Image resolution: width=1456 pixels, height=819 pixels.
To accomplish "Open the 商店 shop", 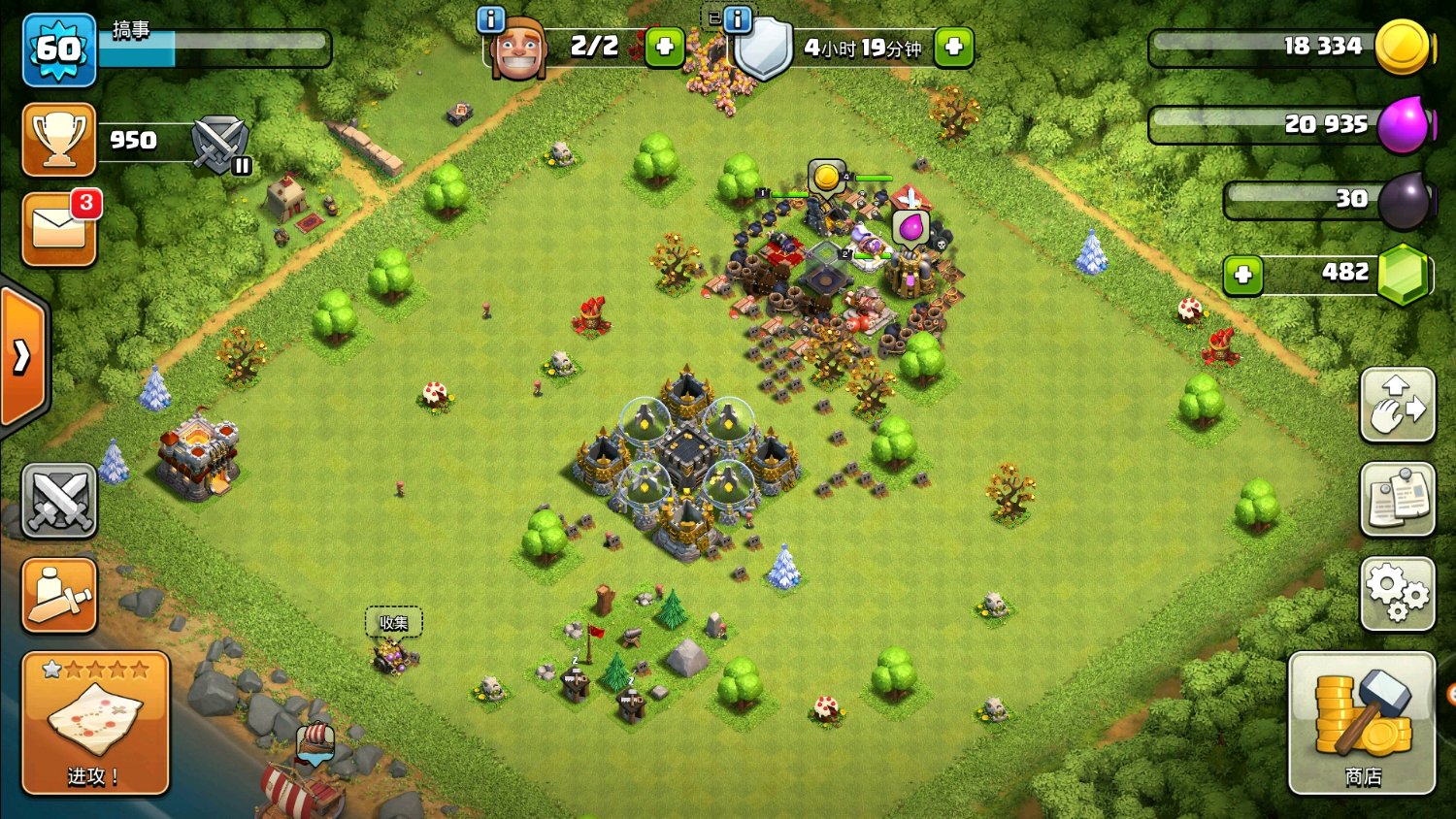I will (x=1362, y=723).
